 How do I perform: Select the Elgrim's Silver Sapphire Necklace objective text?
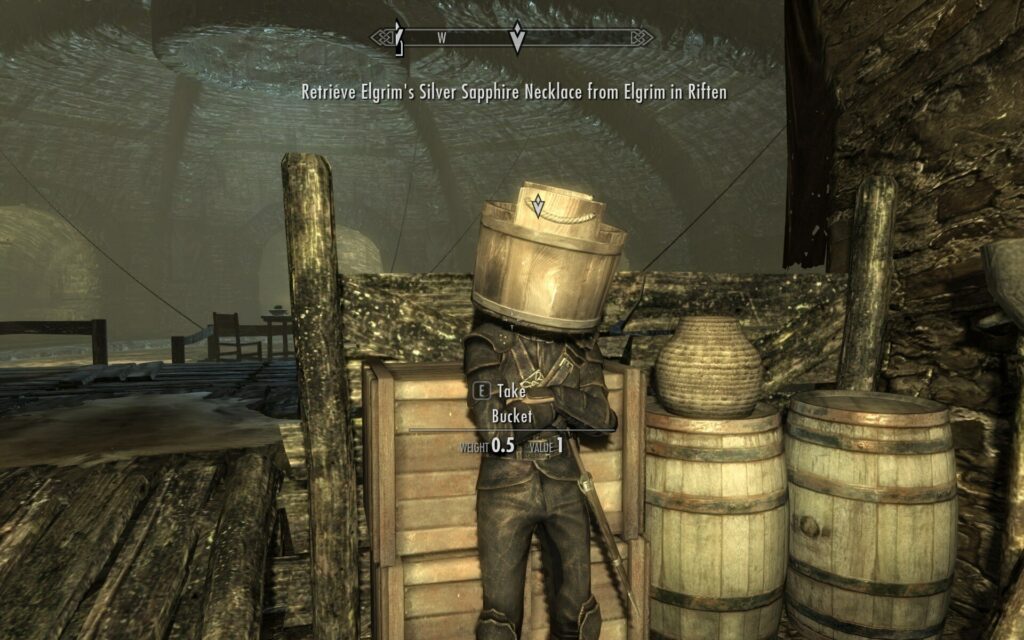coord(514,92)
